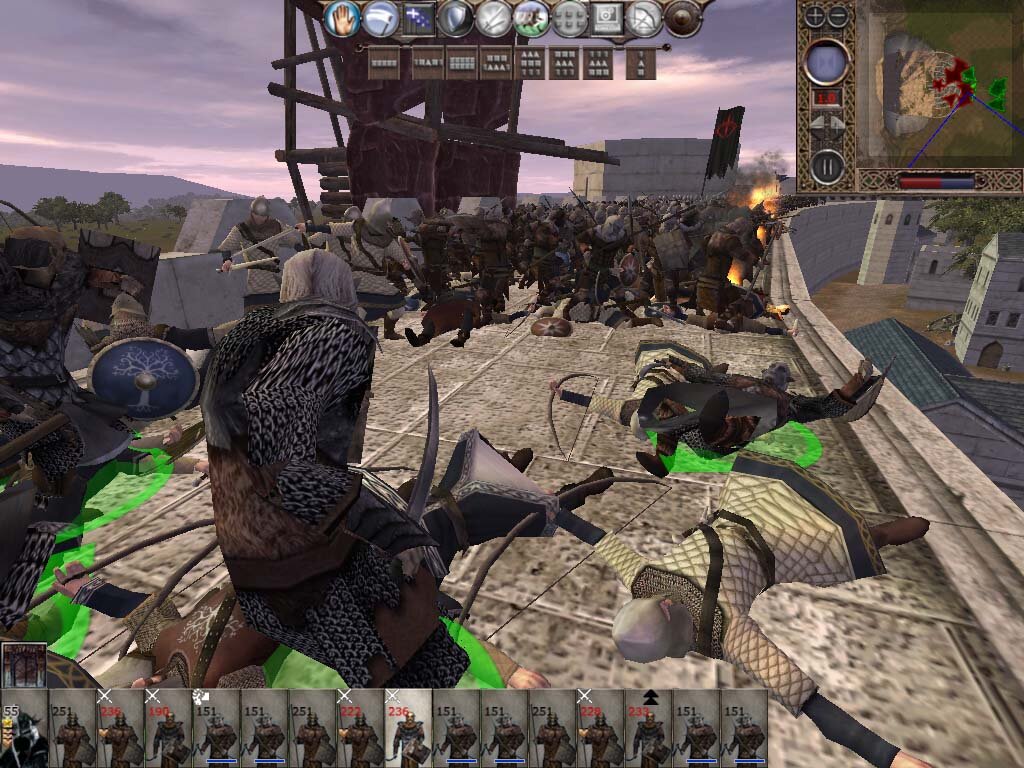Zoom out the minimap with minus button
The image size is (1024, 768).
[x=838, y=16]
